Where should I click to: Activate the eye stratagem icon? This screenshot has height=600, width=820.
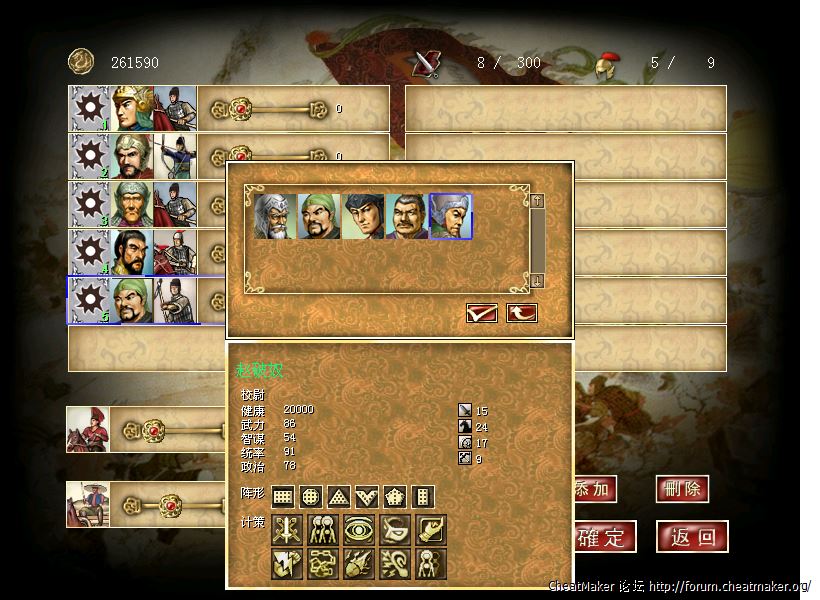pyautogui.click(x=359, y=530)
